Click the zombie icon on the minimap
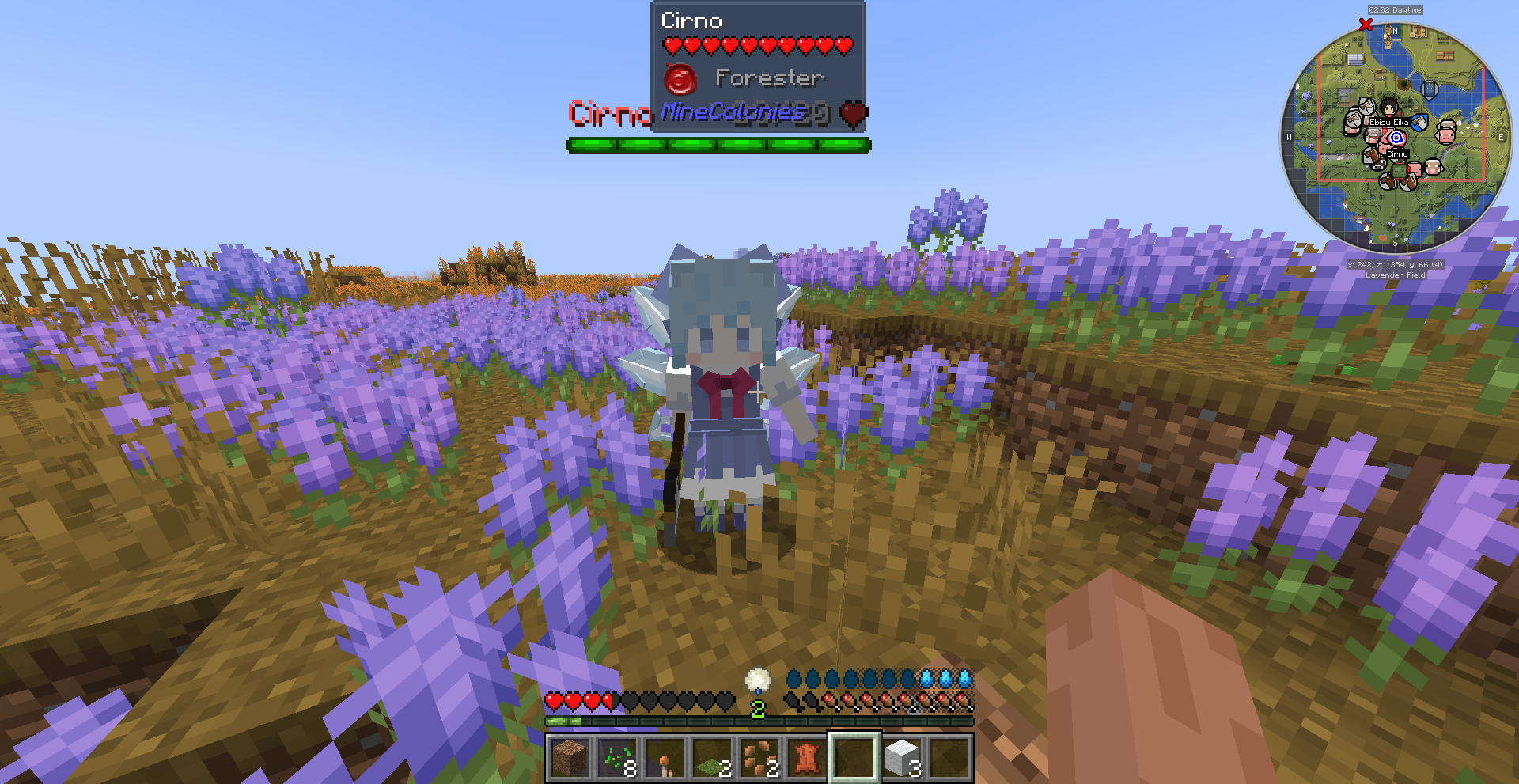 1400,169
